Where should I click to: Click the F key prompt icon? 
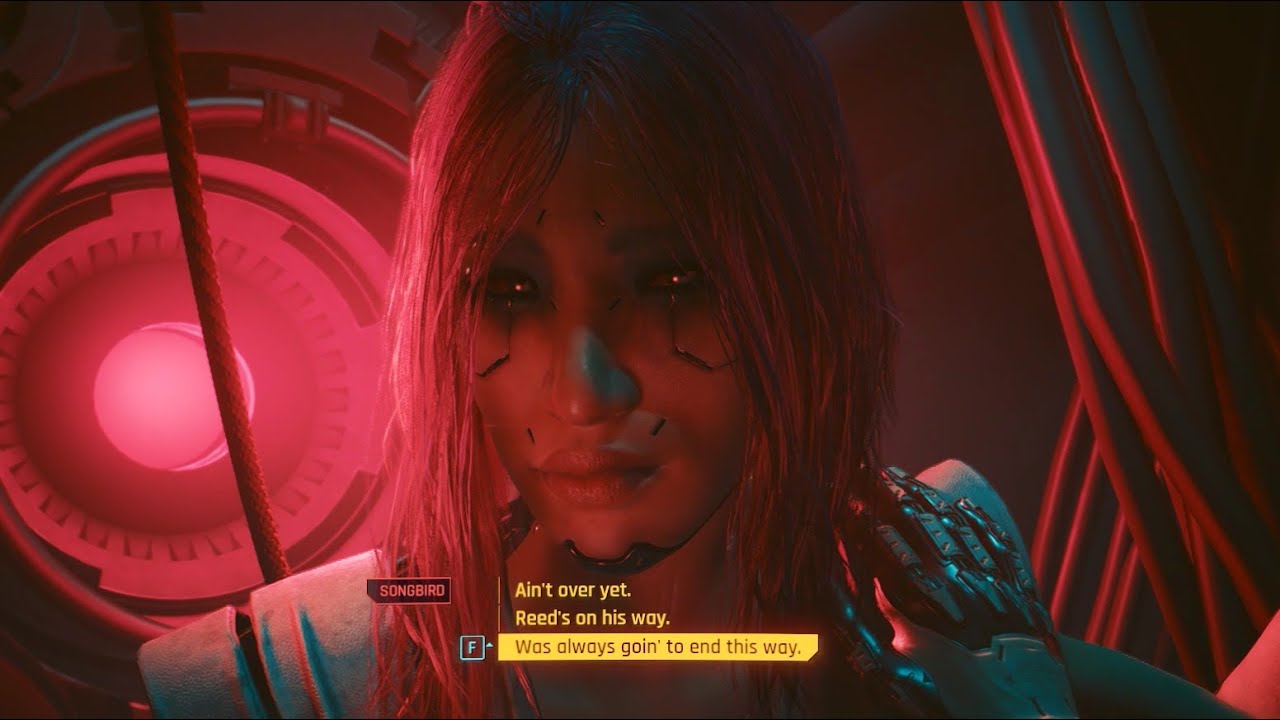coord(474,646)
